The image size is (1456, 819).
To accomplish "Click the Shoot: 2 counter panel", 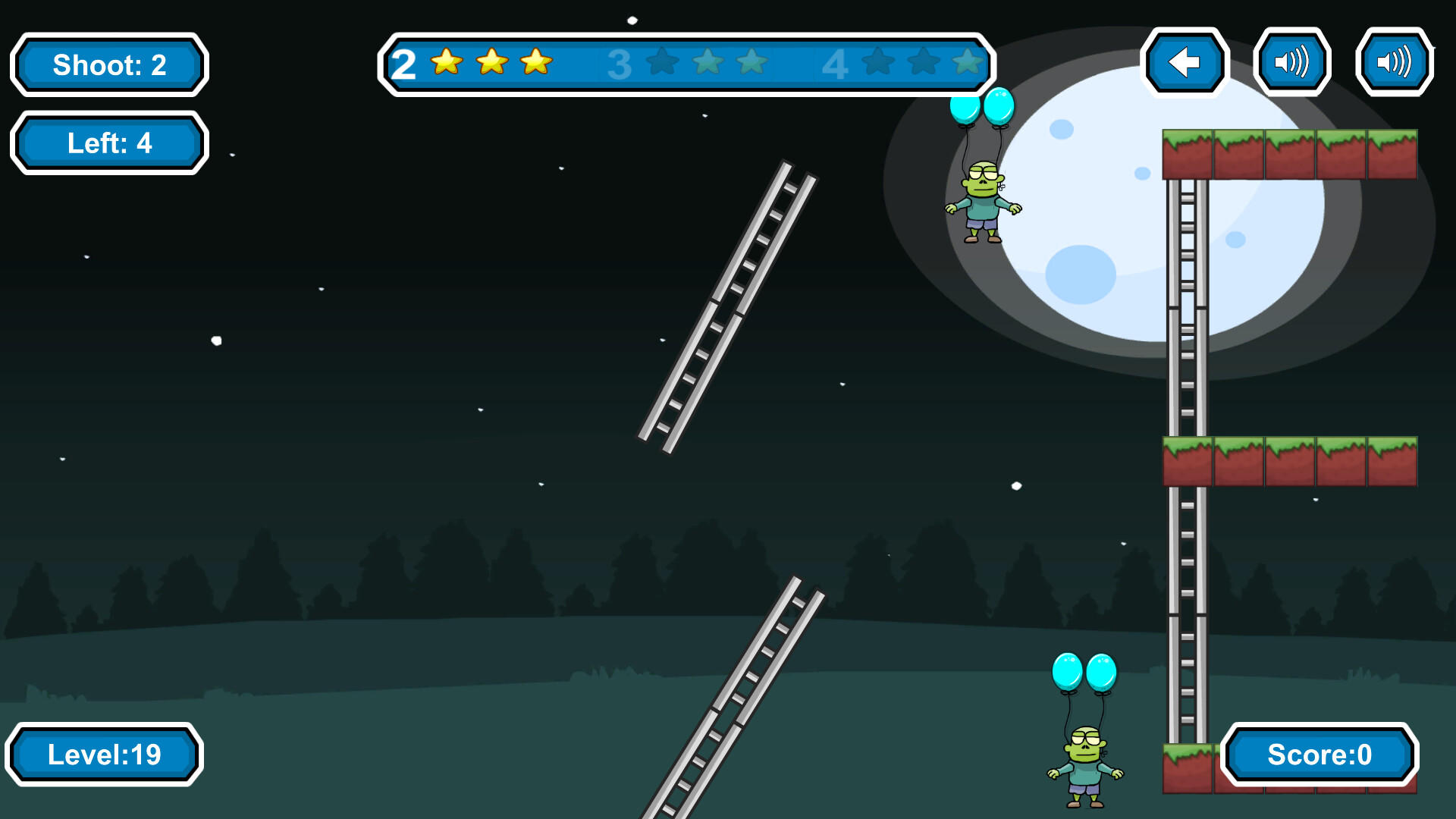I will (108, 65).
